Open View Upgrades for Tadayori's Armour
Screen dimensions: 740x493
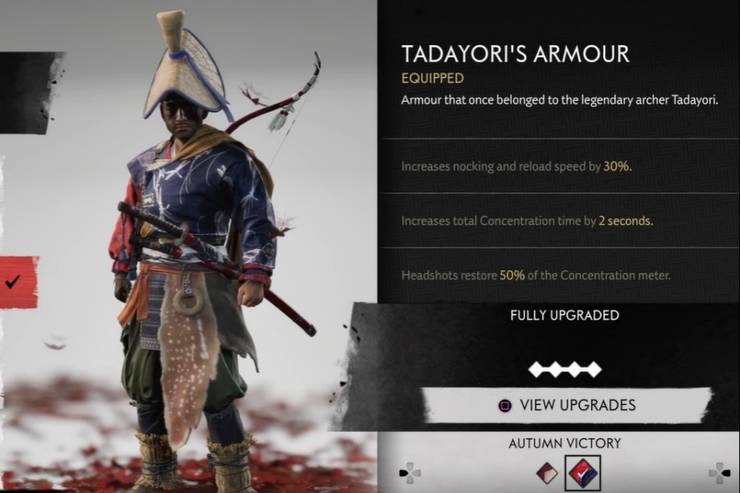(566, 405)
